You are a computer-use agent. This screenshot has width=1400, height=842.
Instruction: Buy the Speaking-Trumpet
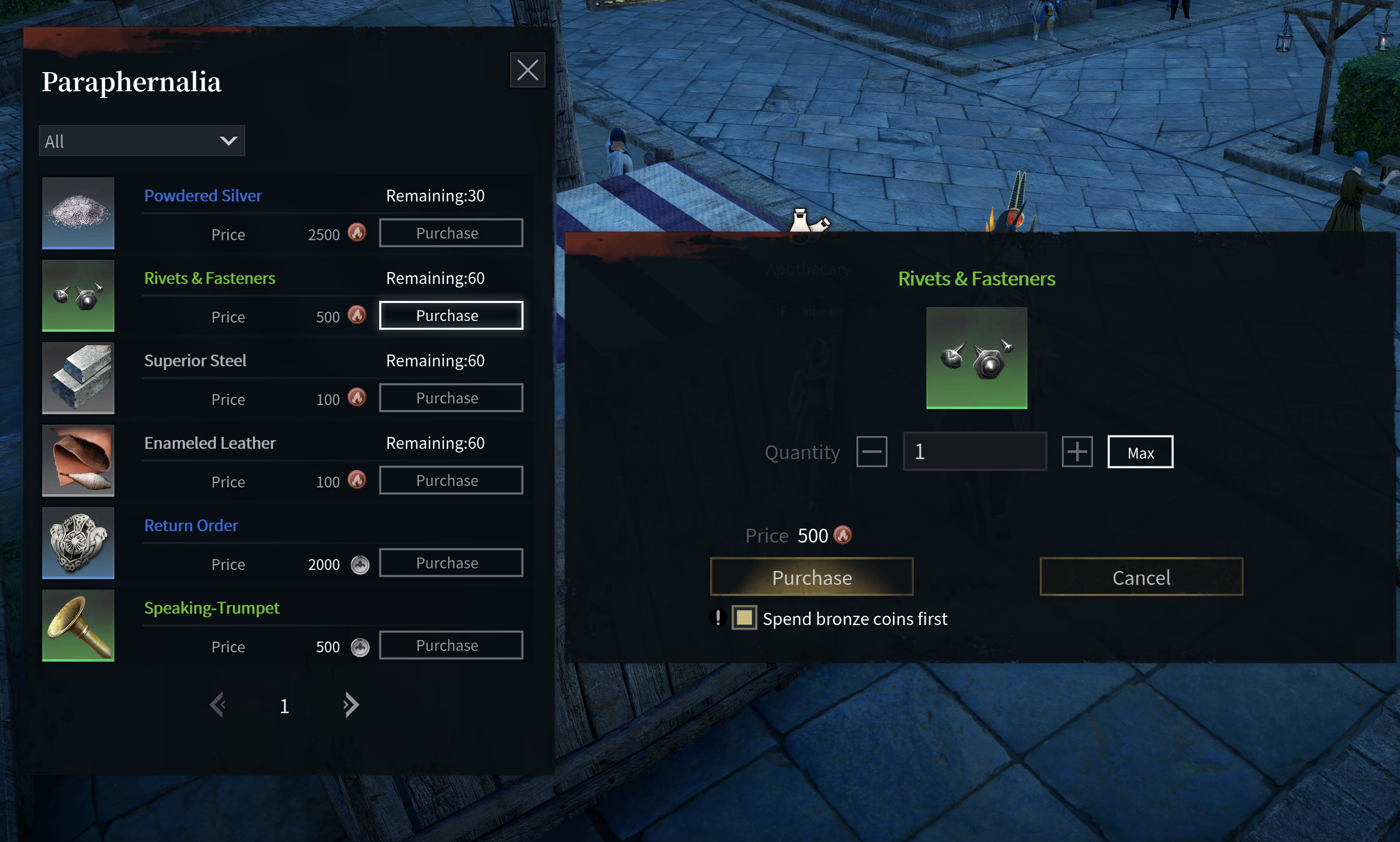tap(450, 645)
